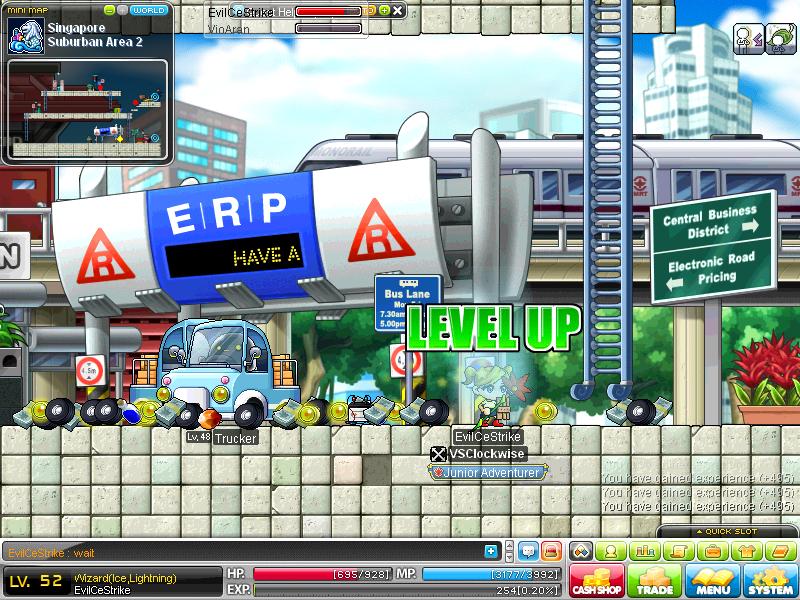Image resolution: width=800 pixels, height=600 pixels.
Task: Click the red megaphone button
Action: 550,551
